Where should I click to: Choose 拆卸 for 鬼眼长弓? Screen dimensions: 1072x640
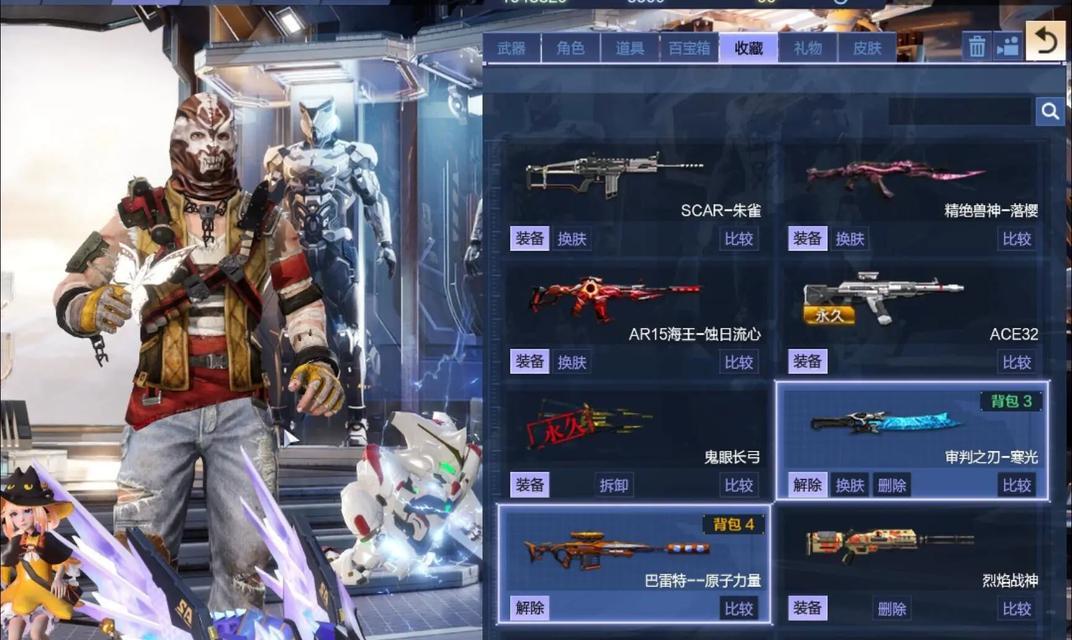[614, 485]
